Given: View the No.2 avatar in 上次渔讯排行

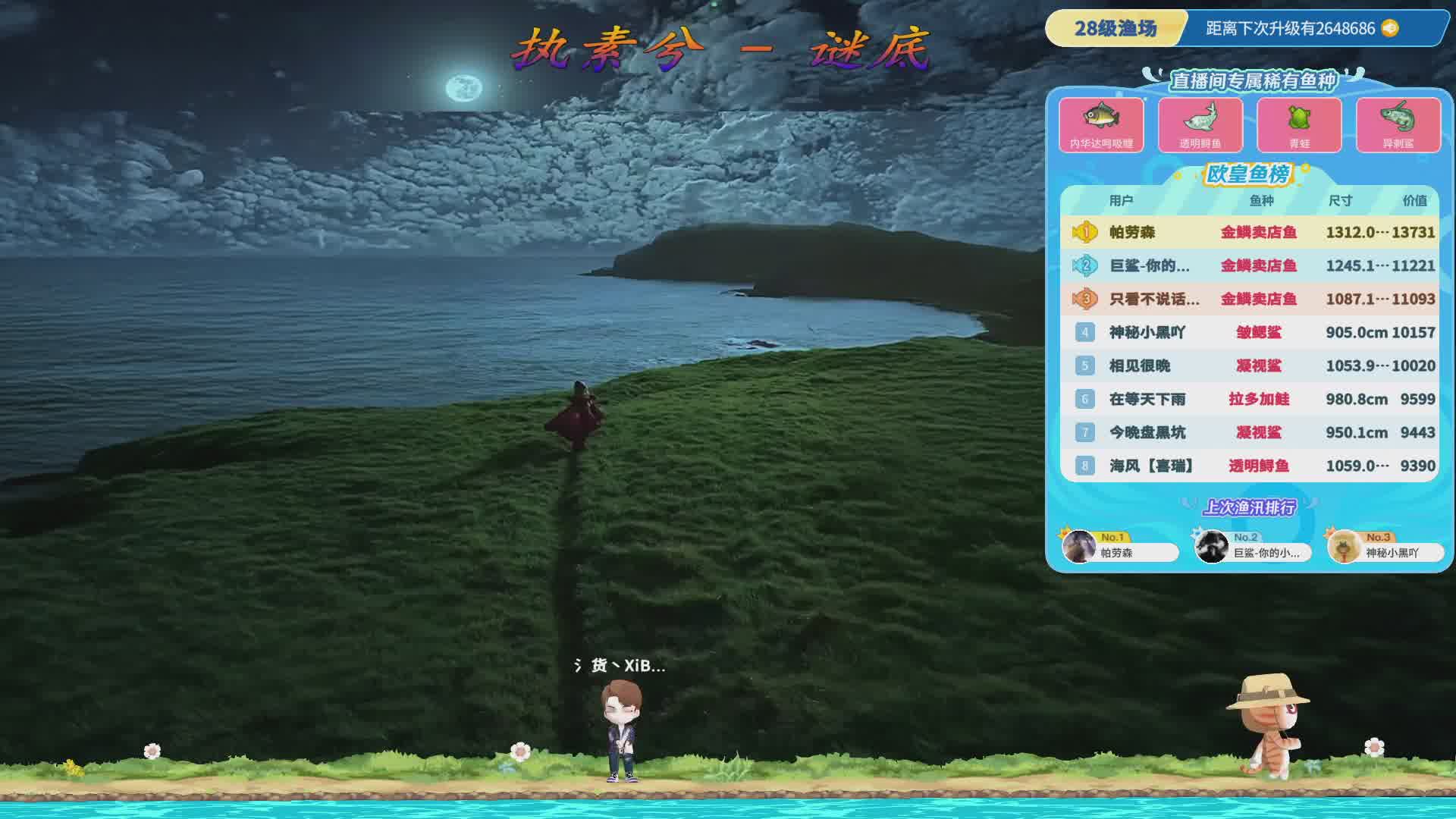Looking at the screenshot, I should pyautogui.click(x=1211, y=547).
